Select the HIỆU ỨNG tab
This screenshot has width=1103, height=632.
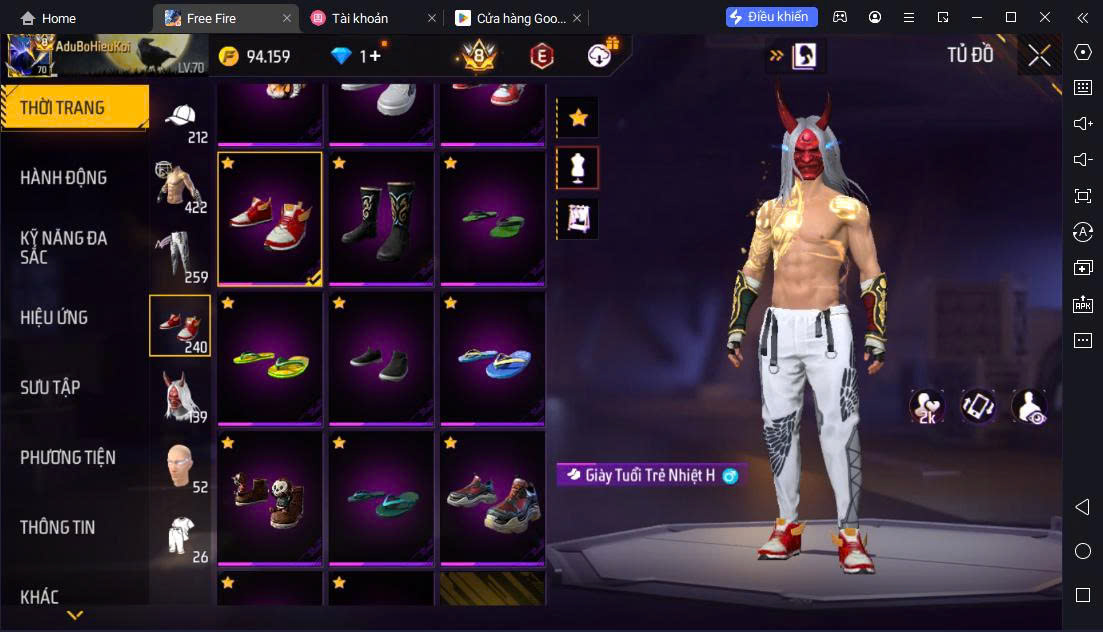point(54,317)
